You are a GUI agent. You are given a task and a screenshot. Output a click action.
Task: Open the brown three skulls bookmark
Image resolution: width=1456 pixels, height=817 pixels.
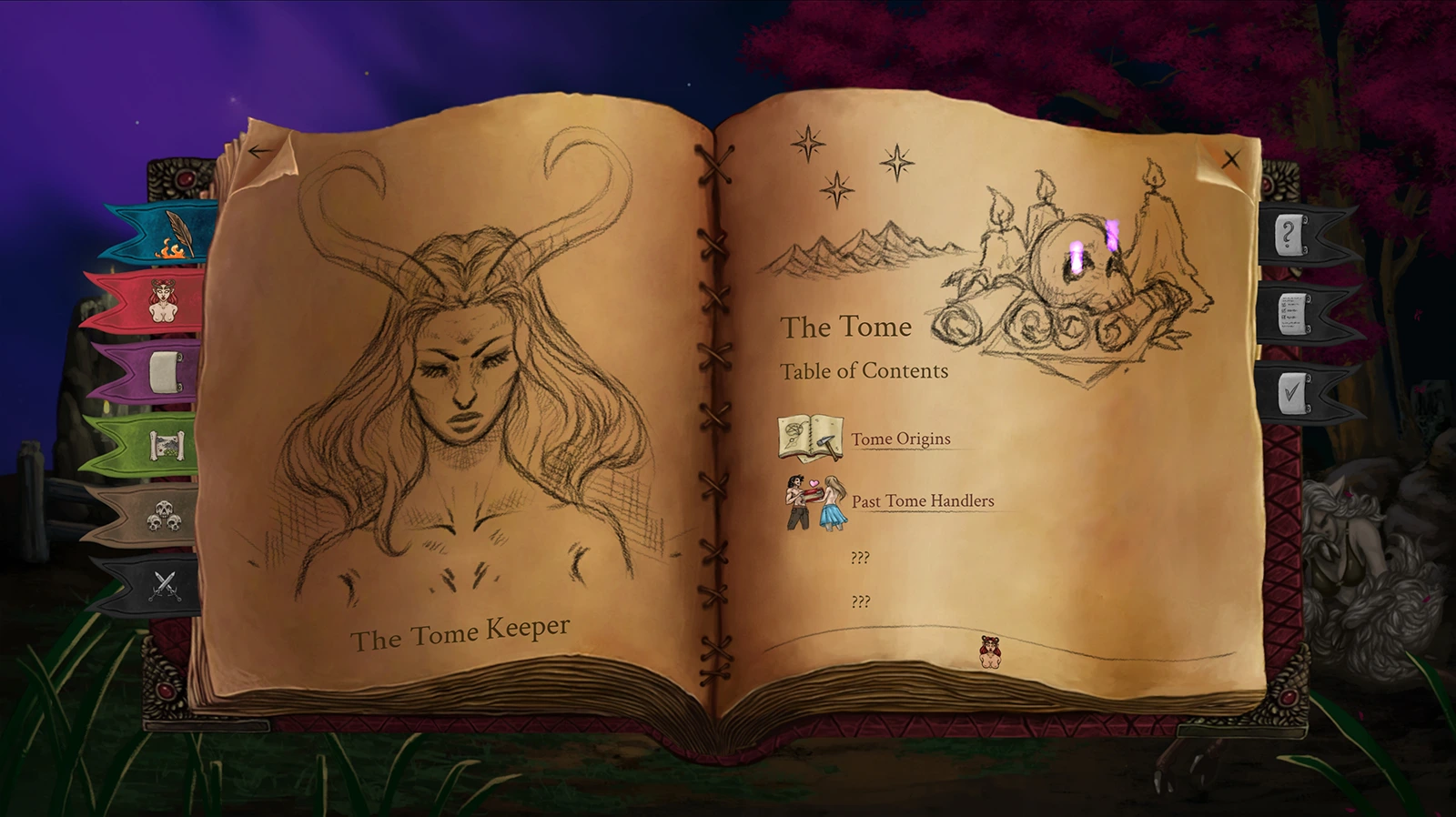tap(164, 515)
